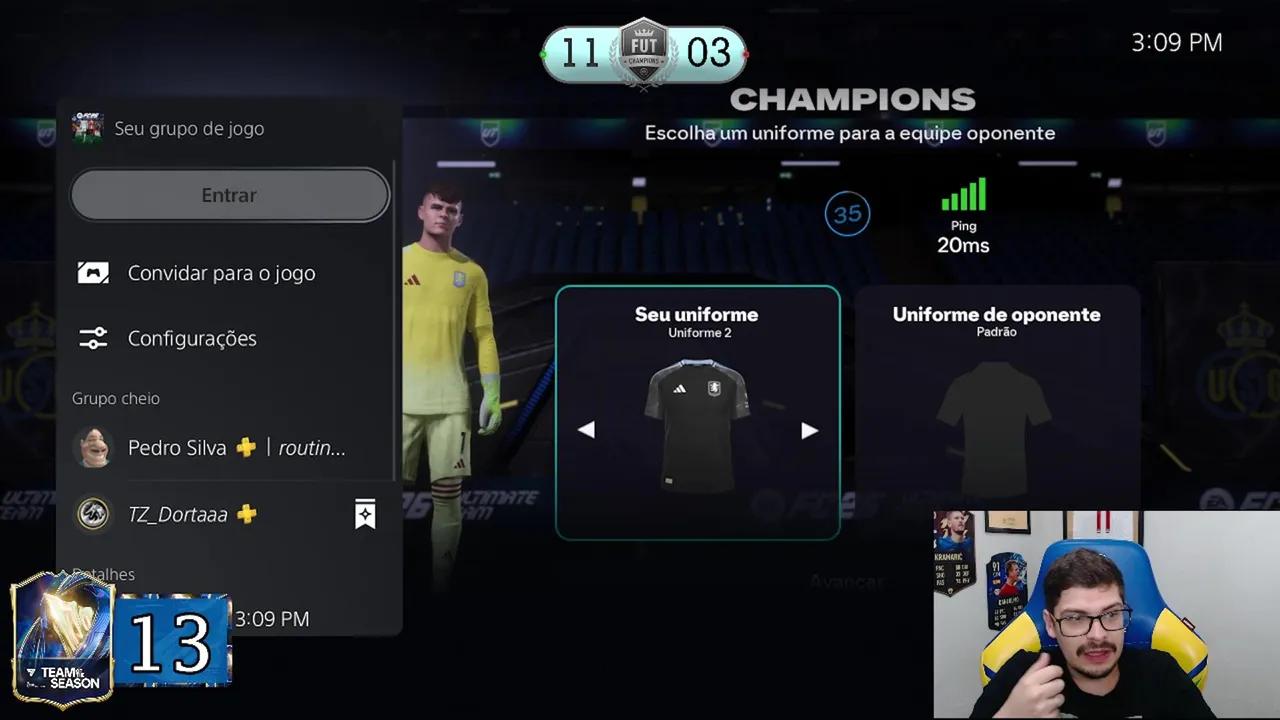
Task: Click the Seu grupo de jogo thumbnail icon
Action: coord(88,128)
